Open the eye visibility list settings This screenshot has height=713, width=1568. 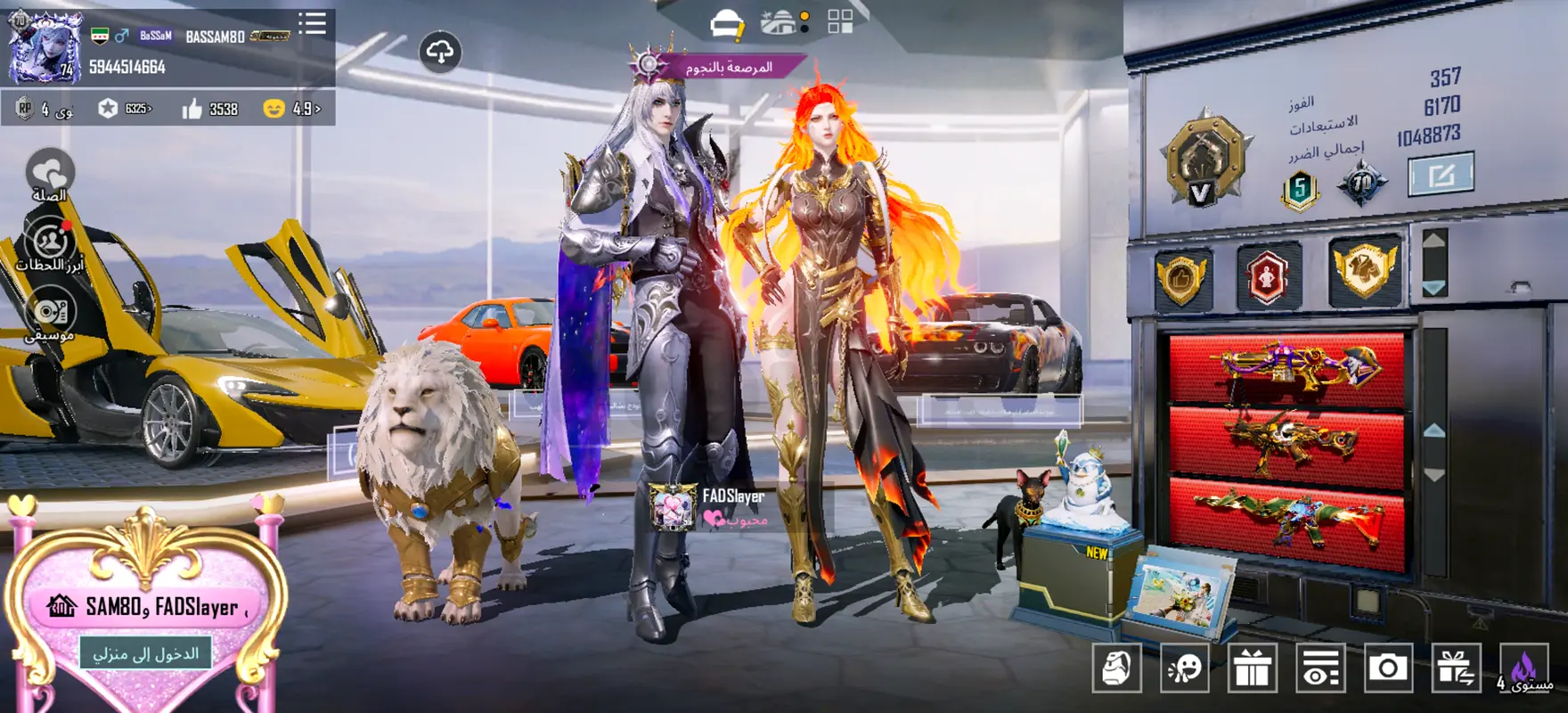coord(1319,668)
